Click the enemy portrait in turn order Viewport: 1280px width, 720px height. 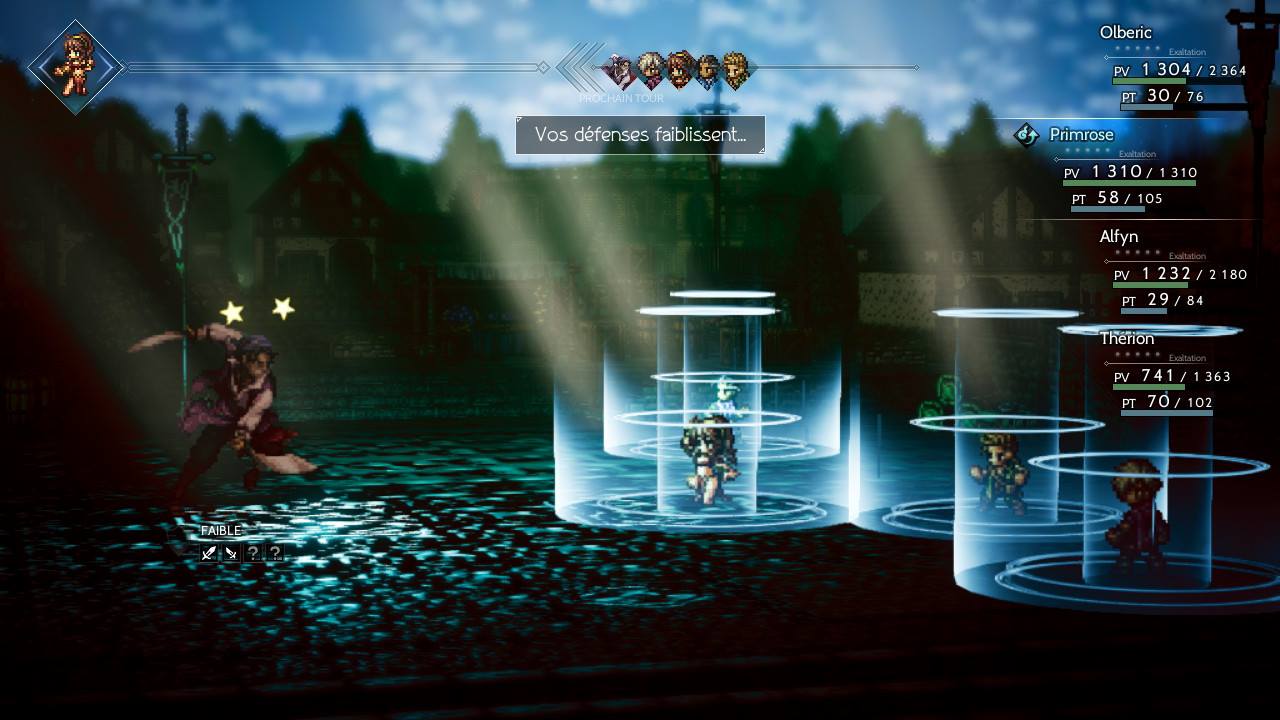[620, 71]
